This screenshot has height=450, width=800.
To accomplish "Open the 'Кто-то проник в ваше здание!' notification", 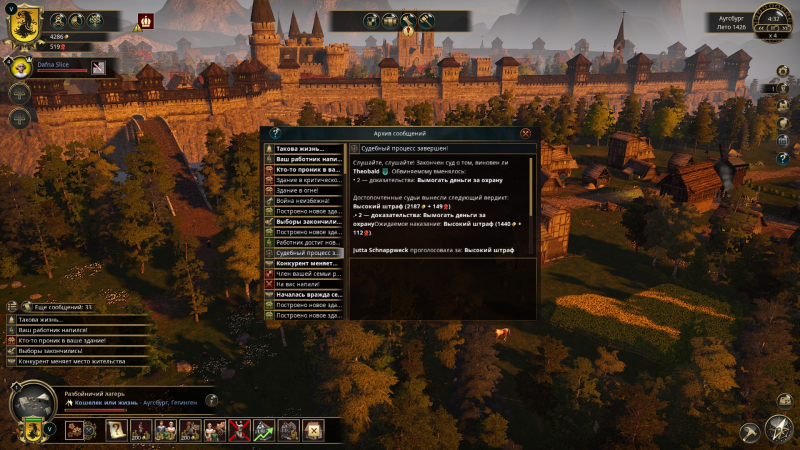I will click(x=65, y=340).
